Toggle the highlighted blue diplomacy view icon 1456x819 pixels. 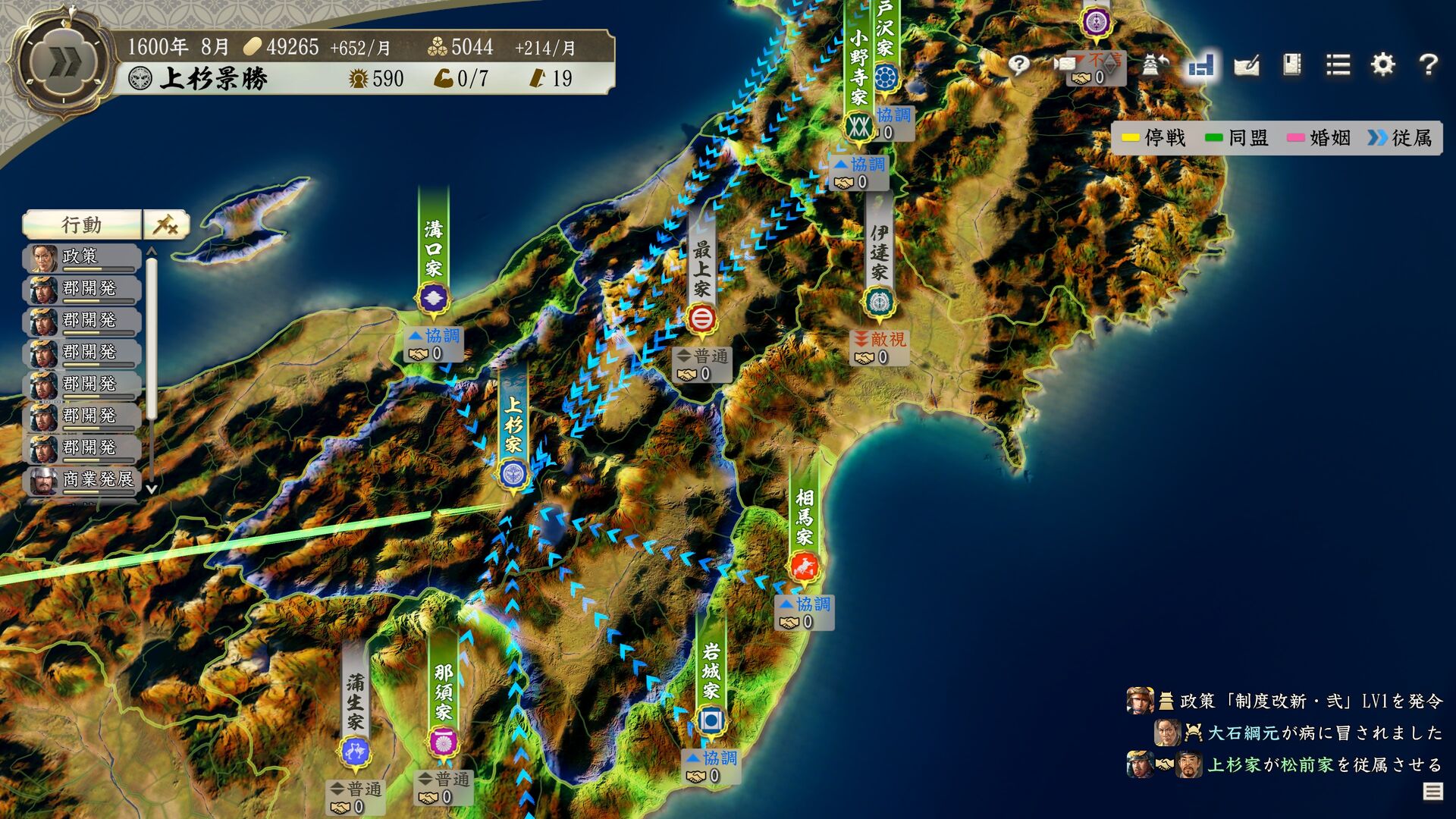pyautogui.click(x=1201, y=65)
